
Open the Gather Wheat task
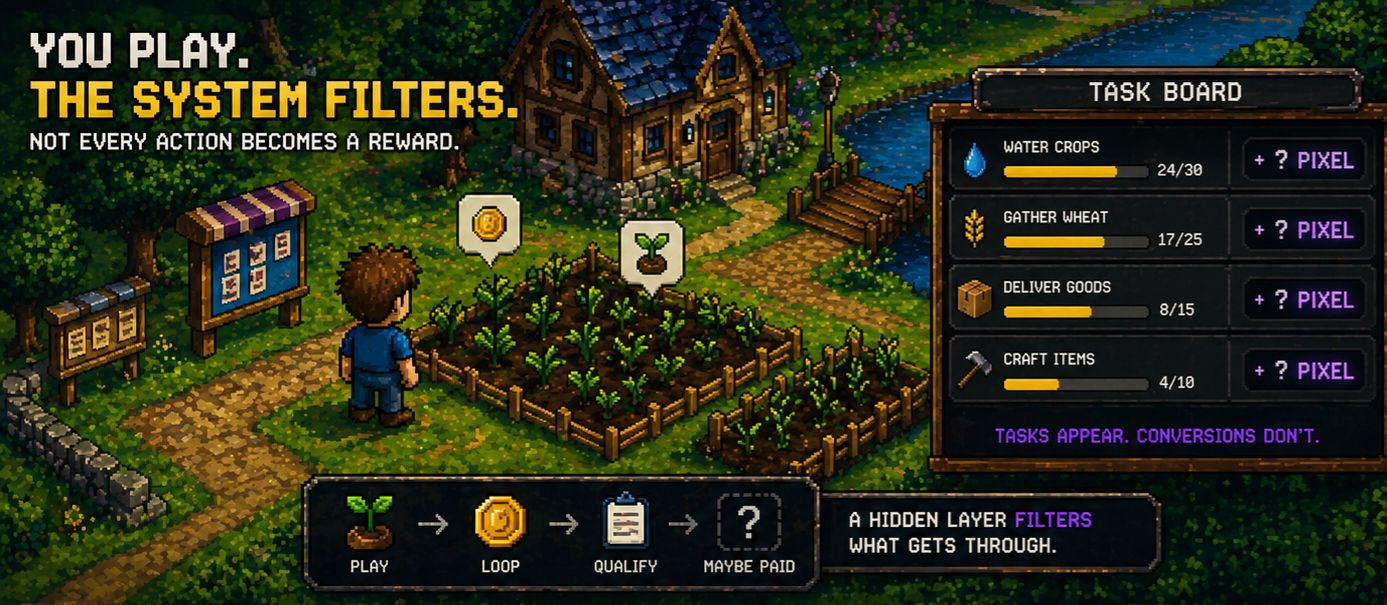point(1090,229)
